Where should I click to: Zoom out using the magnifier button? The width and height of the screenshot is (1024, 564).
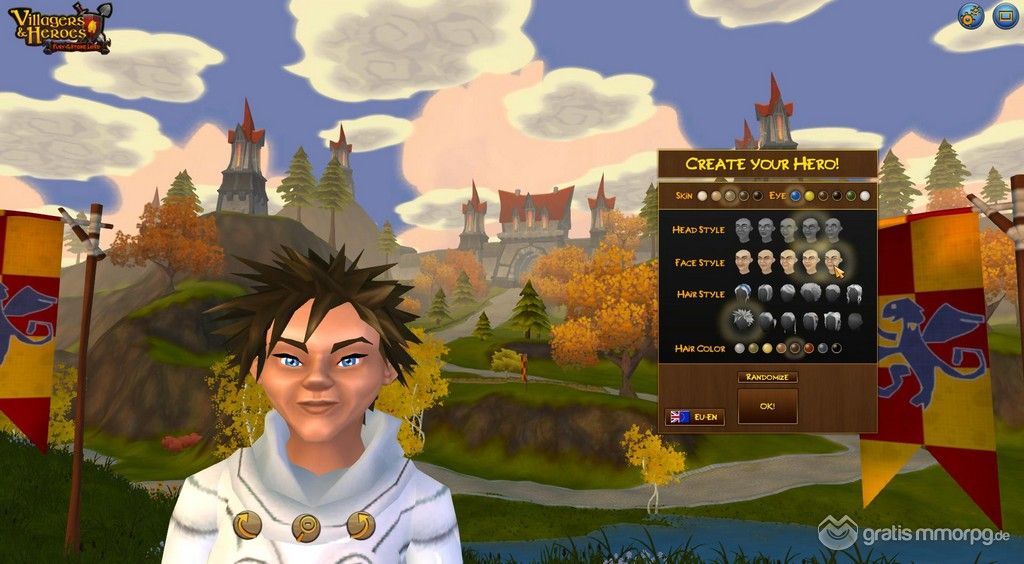[305, 527]
